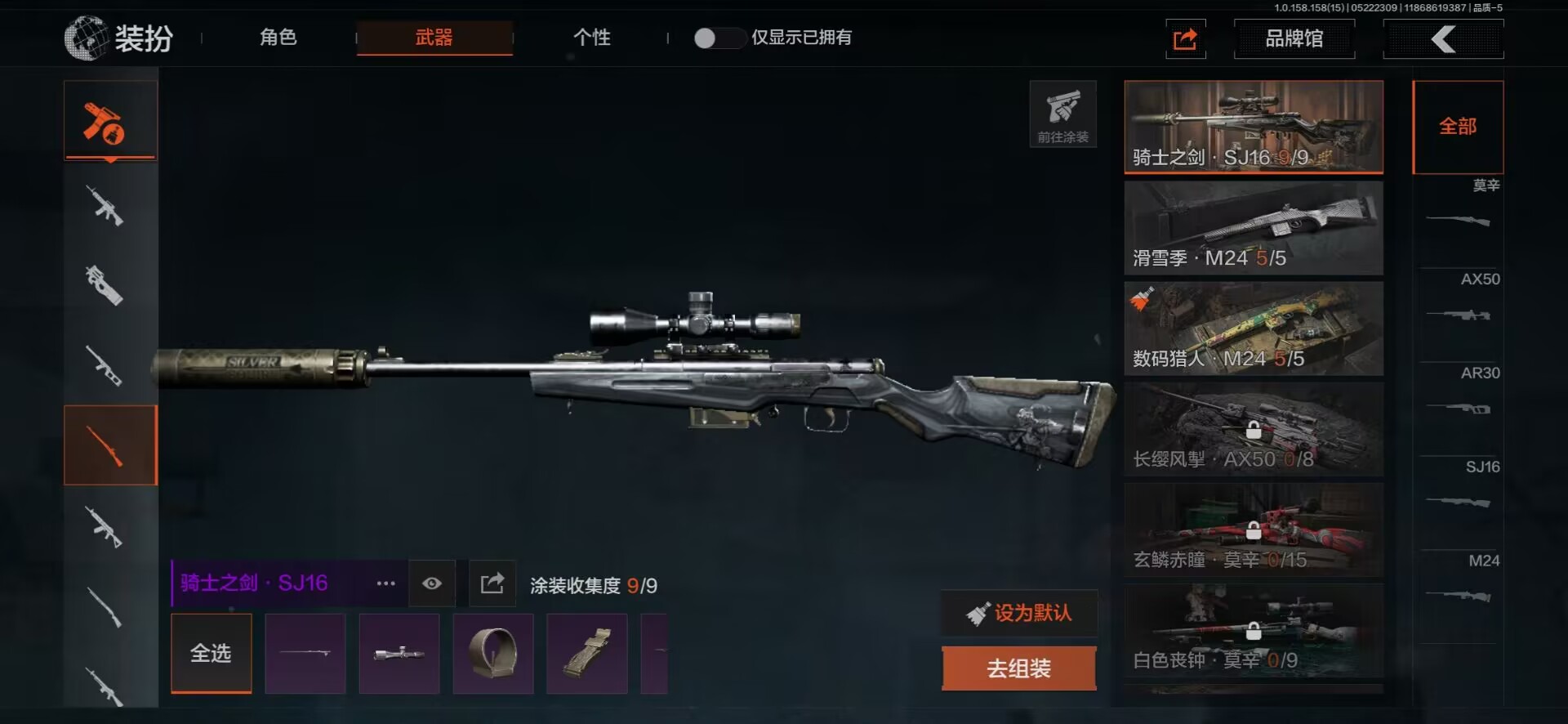The image size is (1568, 724).
Task: Pick the 数码猎人 M24 skin
Action: (x=1253, y=328)
